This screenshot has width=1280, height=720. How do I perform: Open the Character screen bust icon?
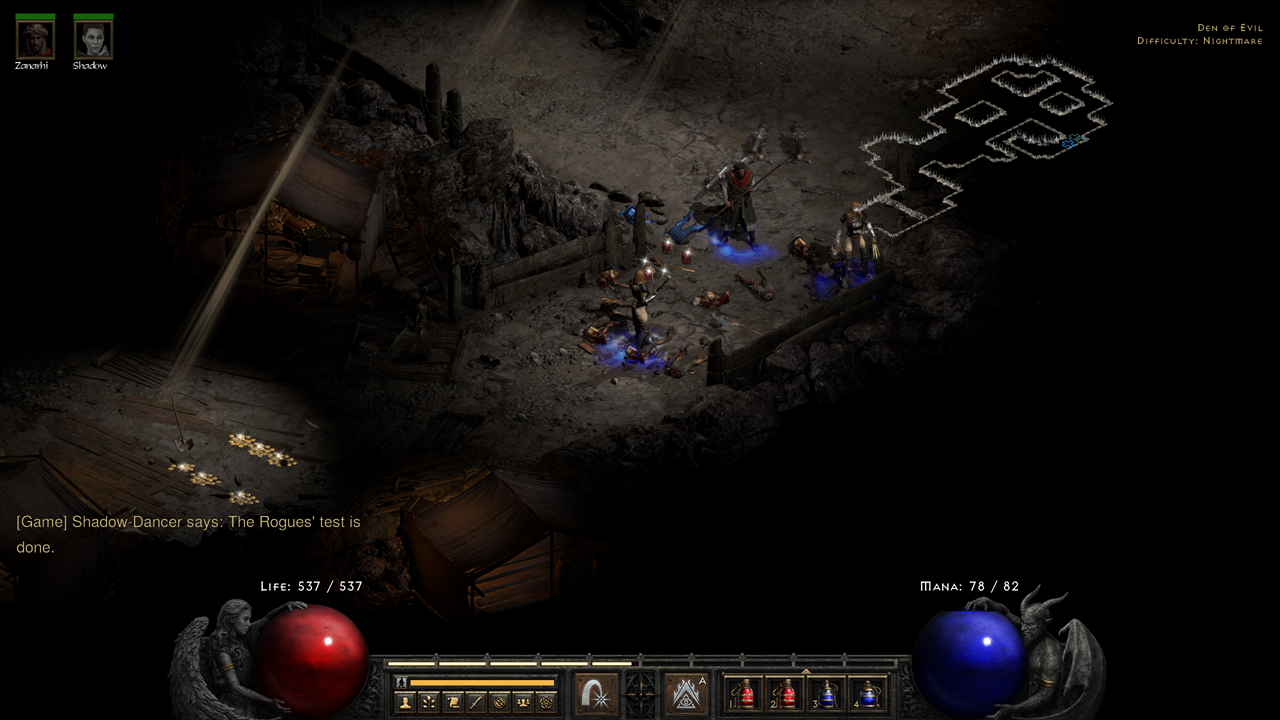pos(405,701)
